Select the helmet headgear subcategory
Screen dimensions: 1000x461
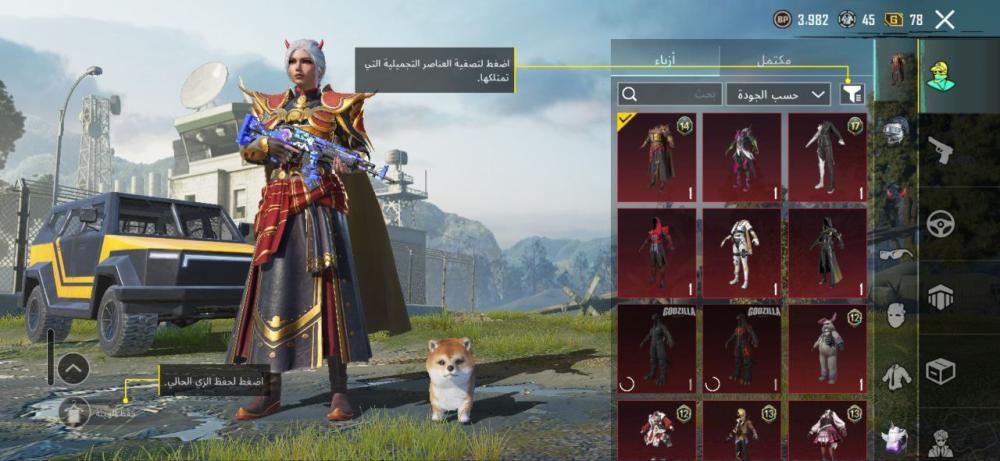[896, 130]
